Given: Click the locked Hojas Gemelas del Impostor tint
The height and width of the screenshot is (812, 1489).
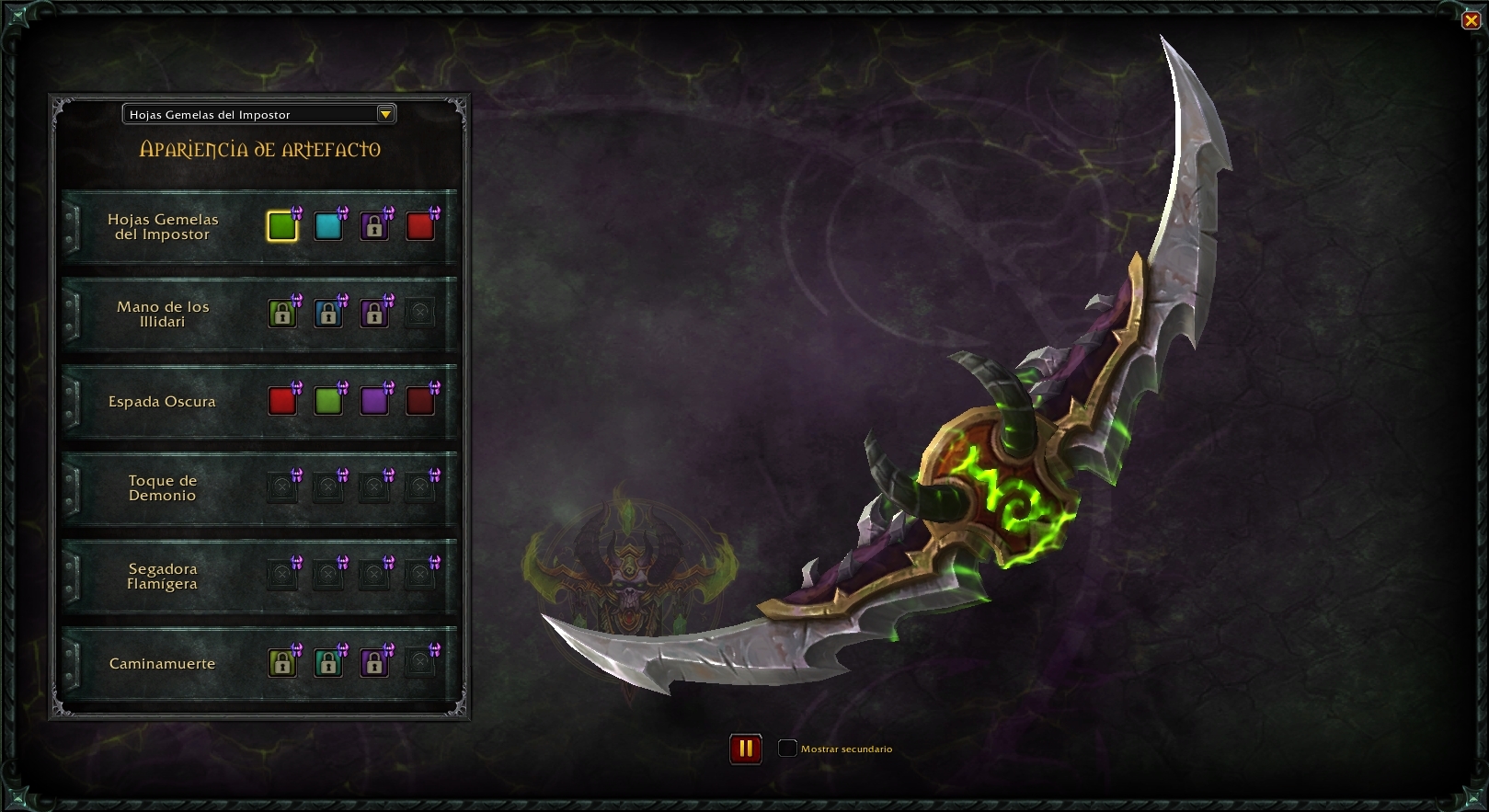Looking at the screenshot, I should click(x=374, y=225).
